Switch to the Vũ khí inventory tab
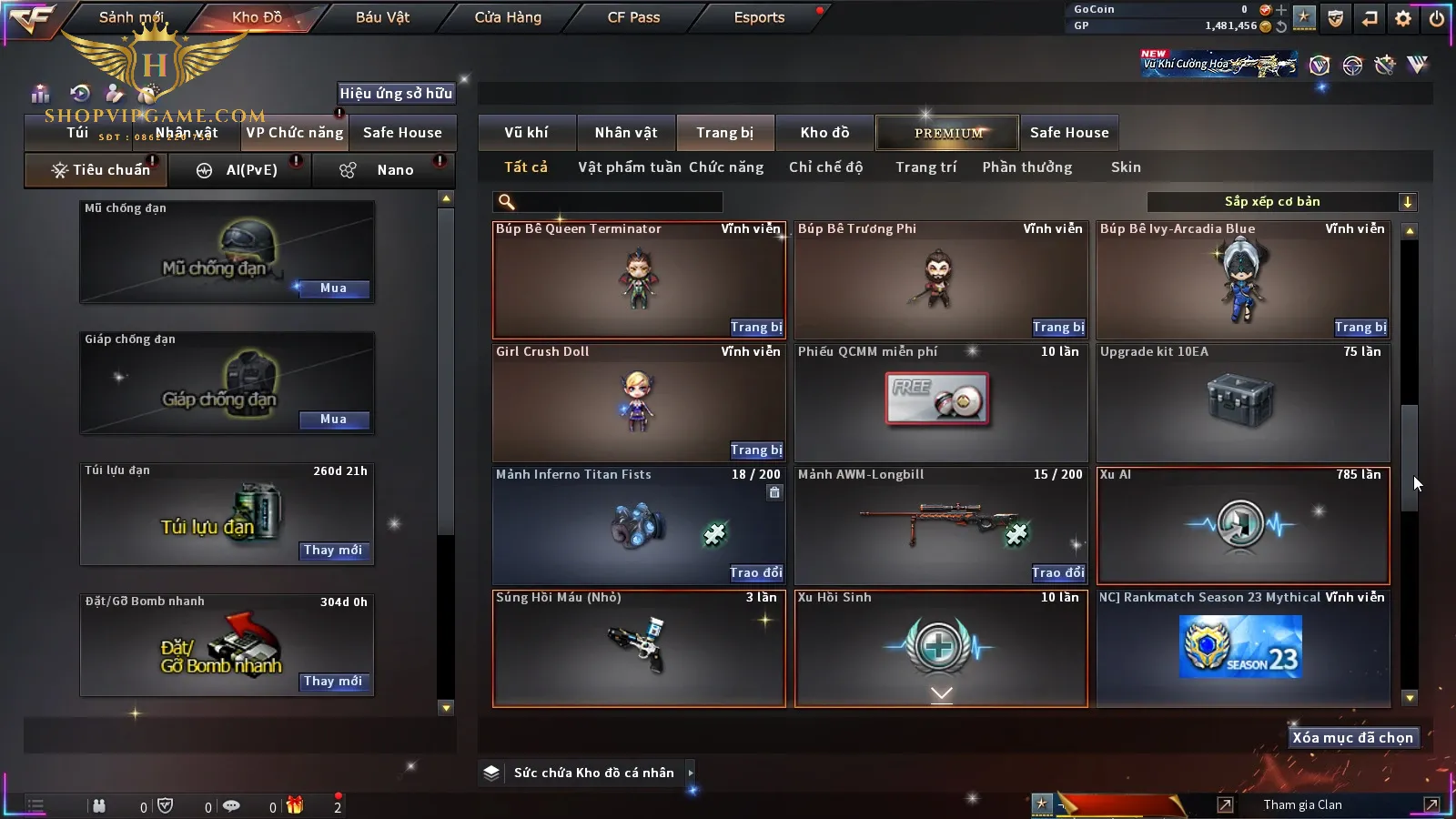 point(526,133)
